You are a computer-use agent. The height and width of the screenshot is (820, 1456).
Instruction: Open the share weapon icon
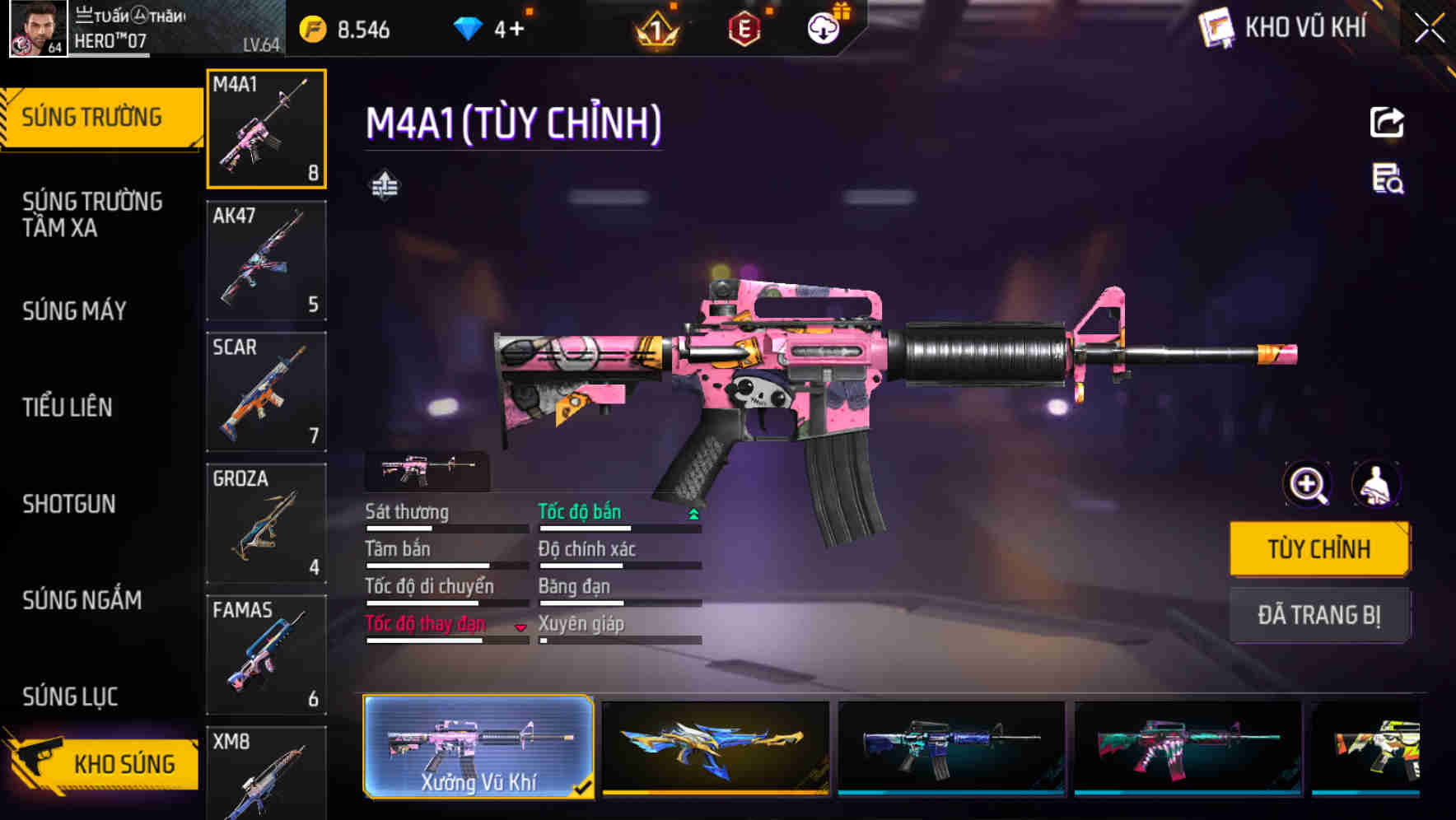[1388, 122]
